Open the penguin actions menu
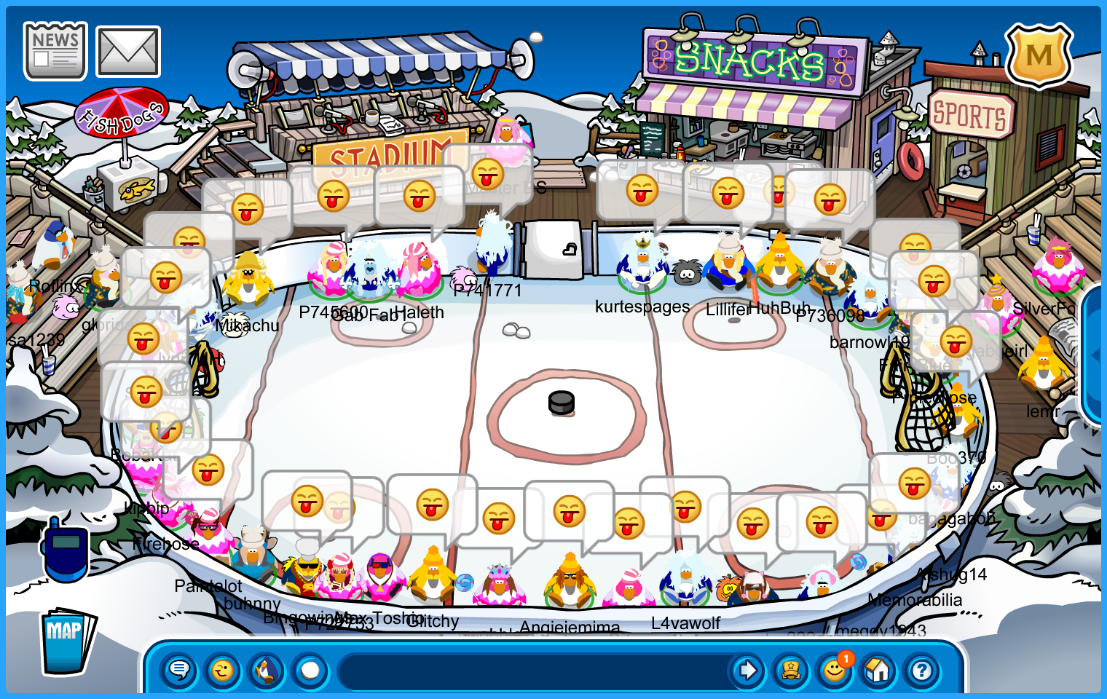Image resolution: width=1107 pixels, height=699 pixels. coord(266,670)
